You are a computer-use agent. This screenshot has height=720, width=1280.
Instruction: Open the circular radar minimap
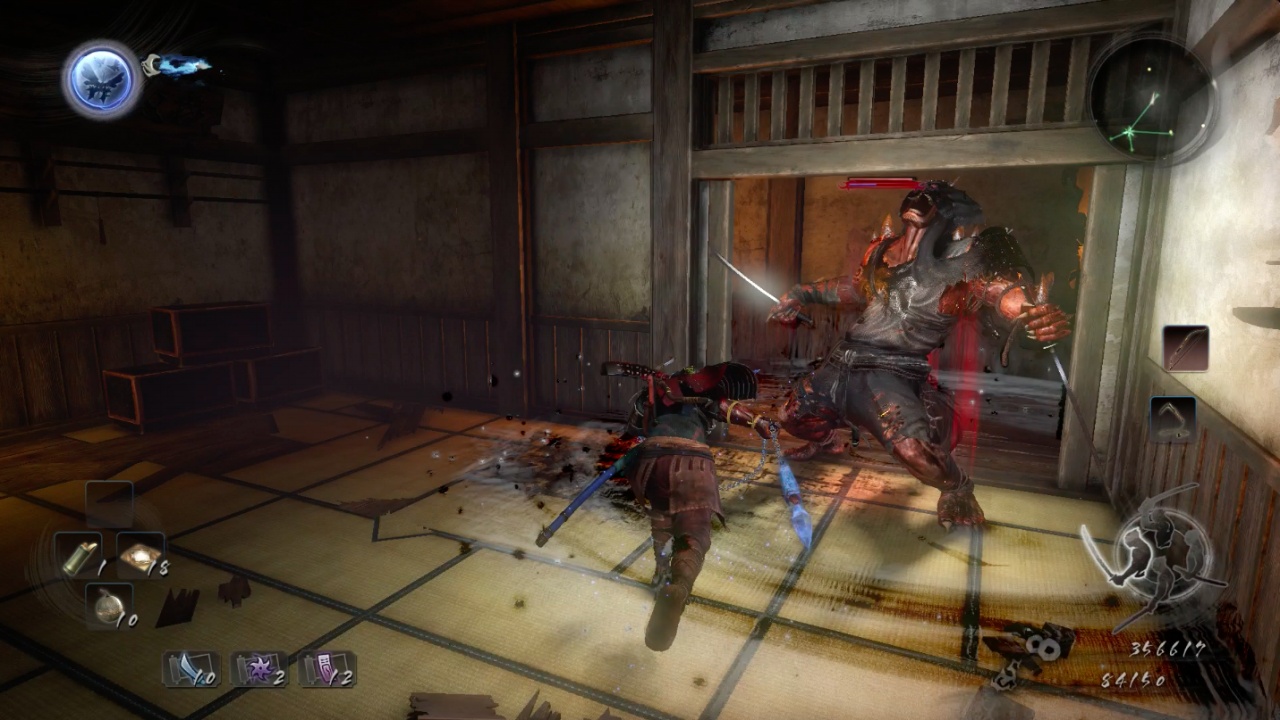(1152, 97)
